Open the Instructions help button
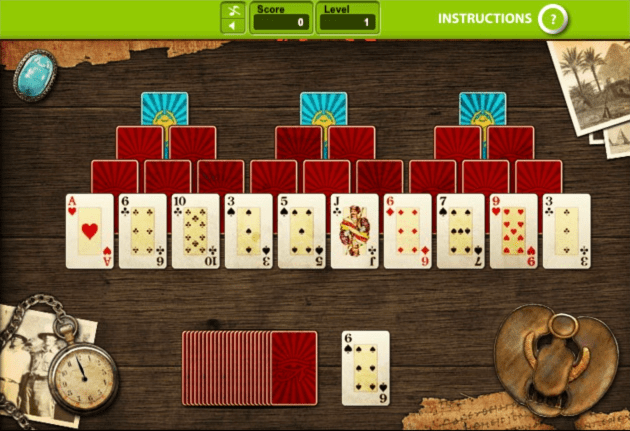Viewport: 630px width, 431px height. click(551, 18)
